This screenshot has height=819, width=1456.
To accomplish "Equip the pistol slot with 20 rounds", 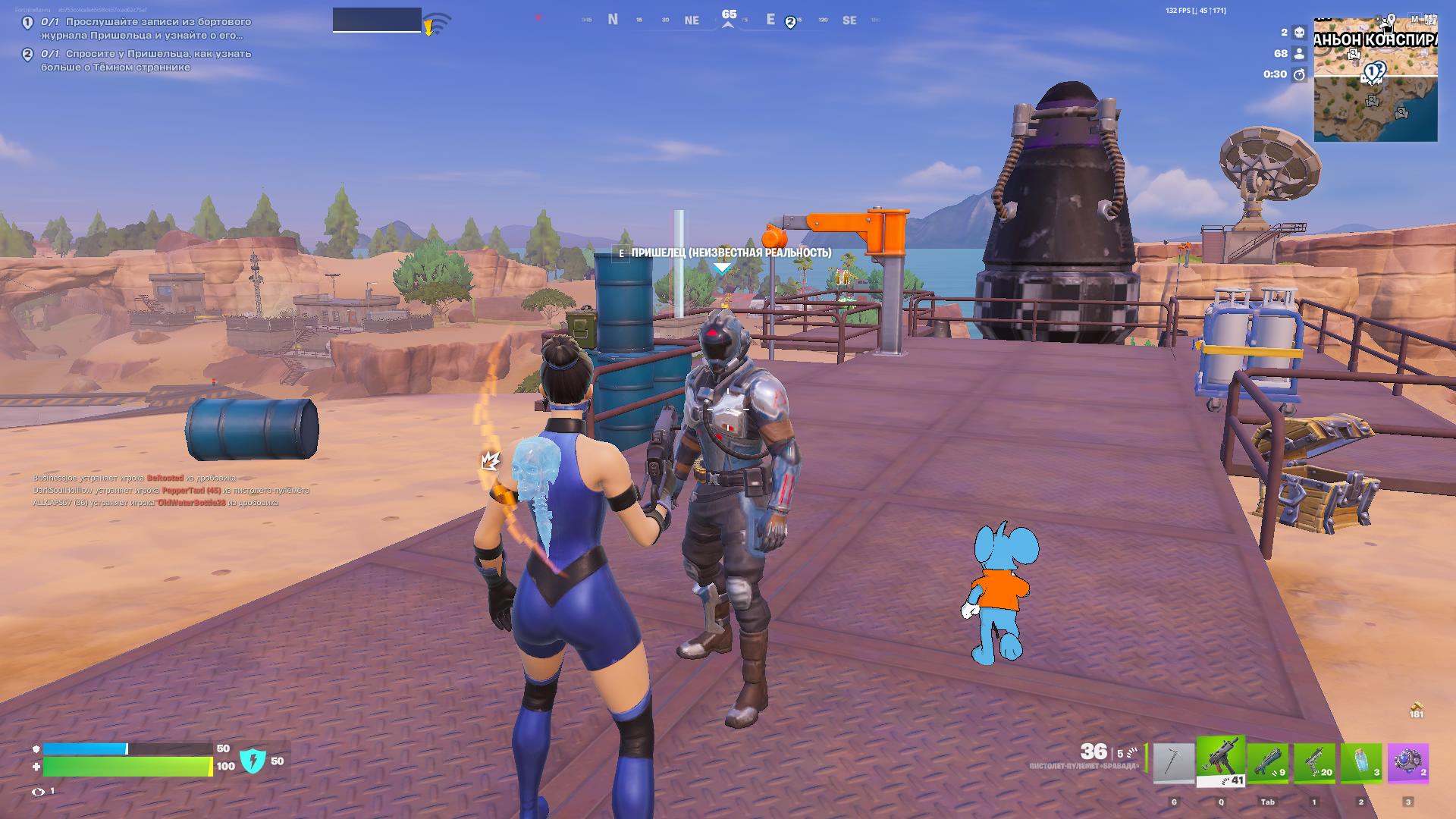I will (1314, 764).
